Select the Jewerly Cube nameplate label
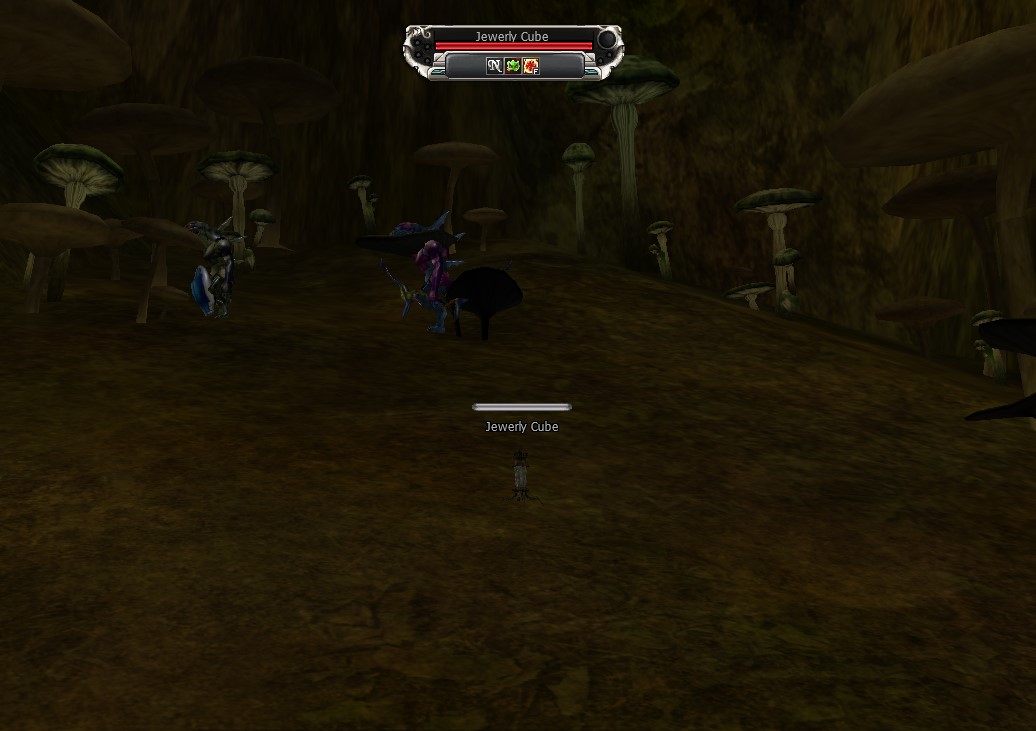 tap(521, 427)
